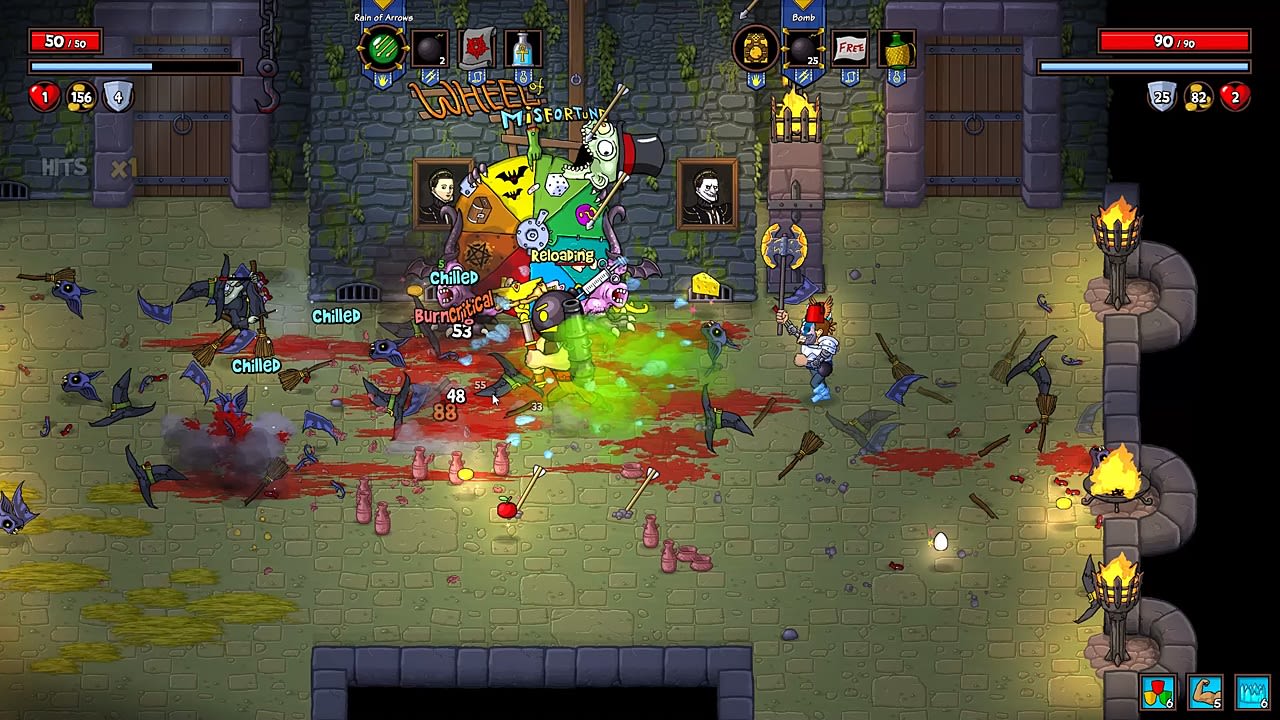This screenshot has height=720, width=1280.
Task: Click the gold coin counter showing 156
Action: click(x=81, y=97)
